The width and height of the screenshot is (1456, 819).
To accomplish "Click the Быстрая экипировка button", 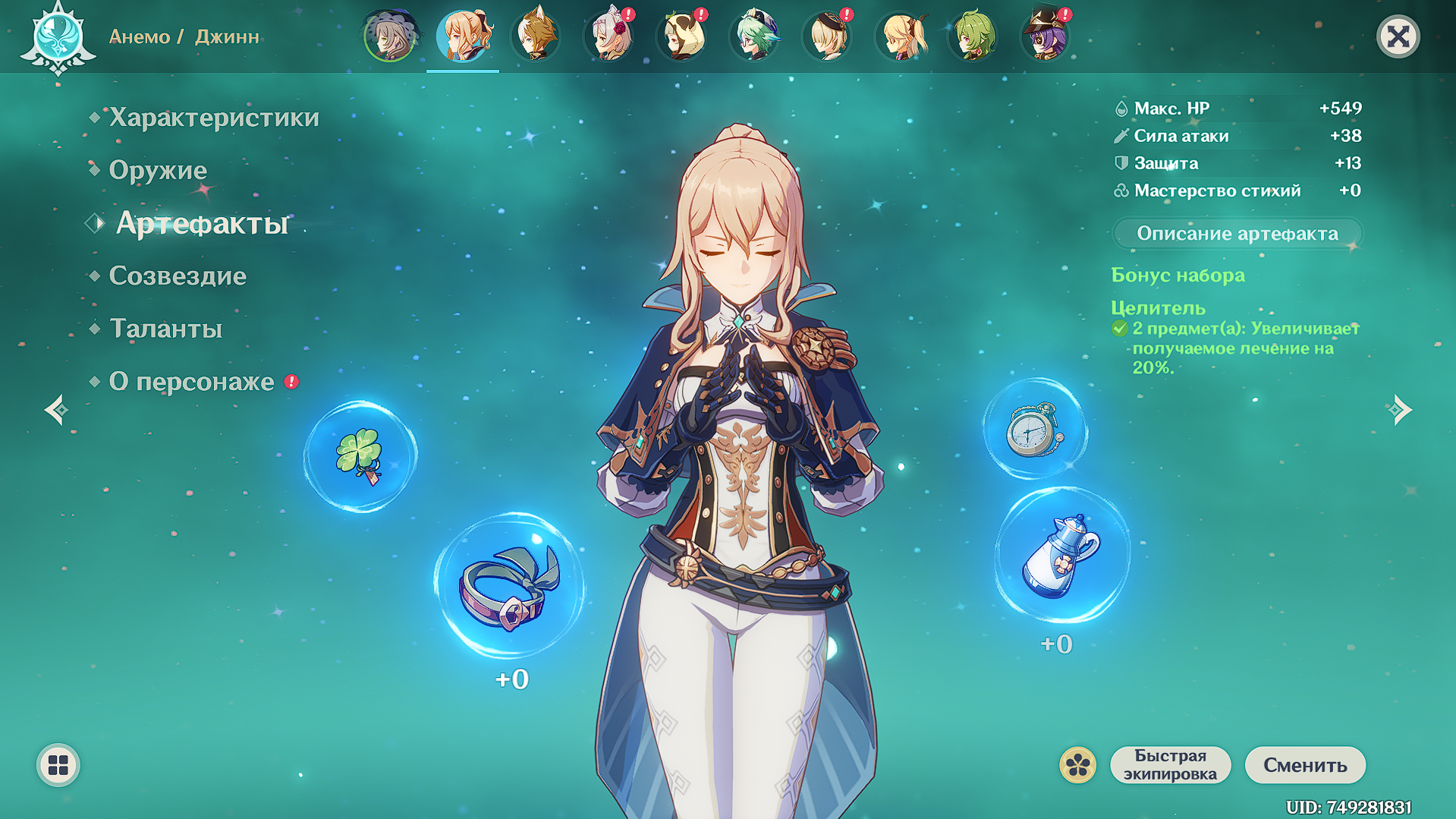I will coord(1170,764).
